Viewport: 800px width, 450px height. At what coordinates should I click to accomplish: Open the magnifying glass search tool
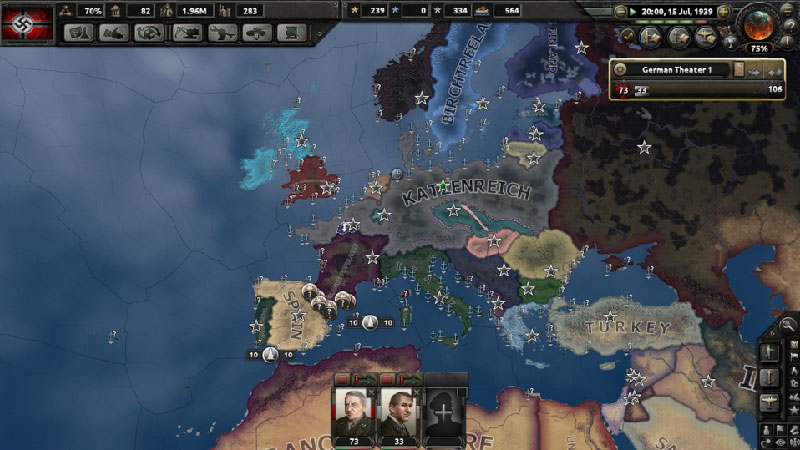788,324
